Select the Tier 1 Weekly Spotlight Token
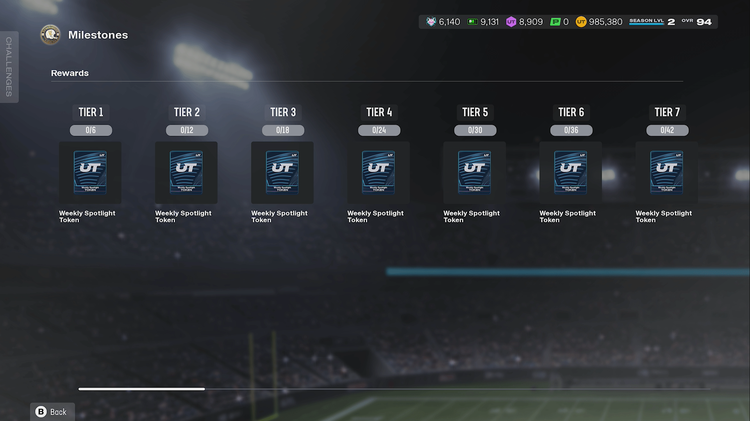750x421 pixels. coord(90,172)
